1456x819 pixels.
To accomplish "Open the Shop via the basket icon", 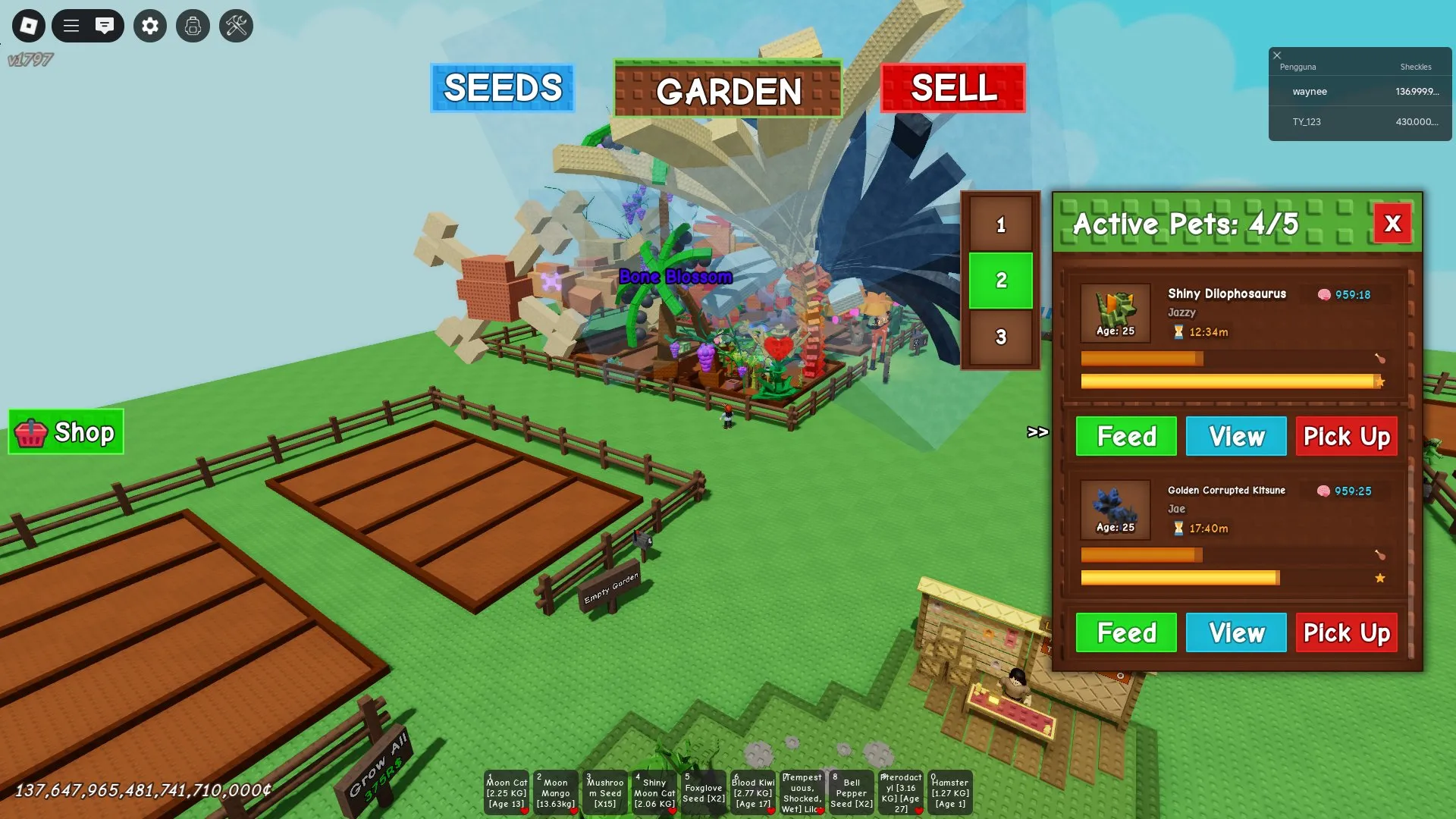I will click(x=32, y=432).
